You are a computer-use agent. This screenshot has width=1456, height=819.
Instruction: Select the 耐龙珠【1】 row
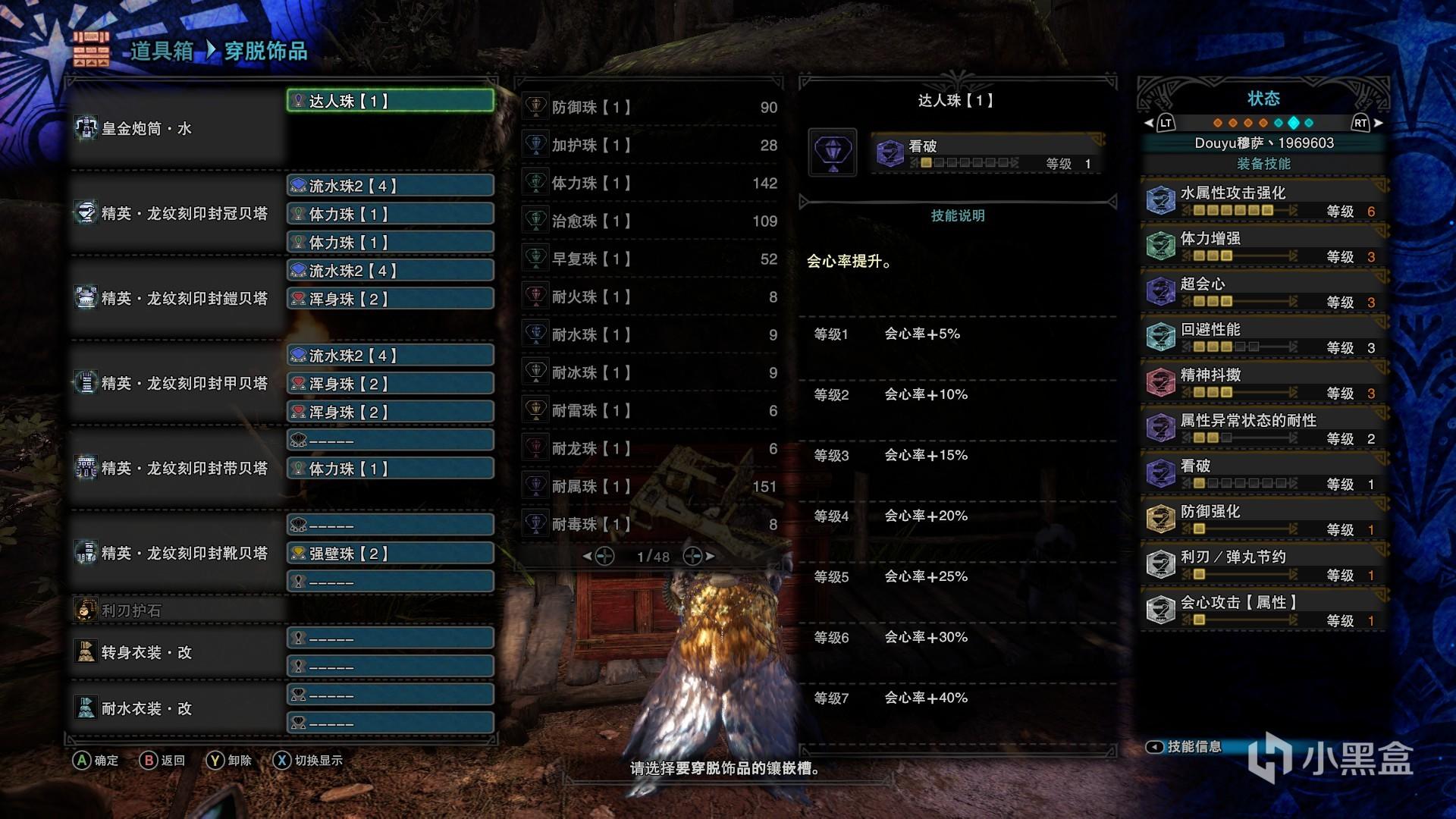coord(651,449)
